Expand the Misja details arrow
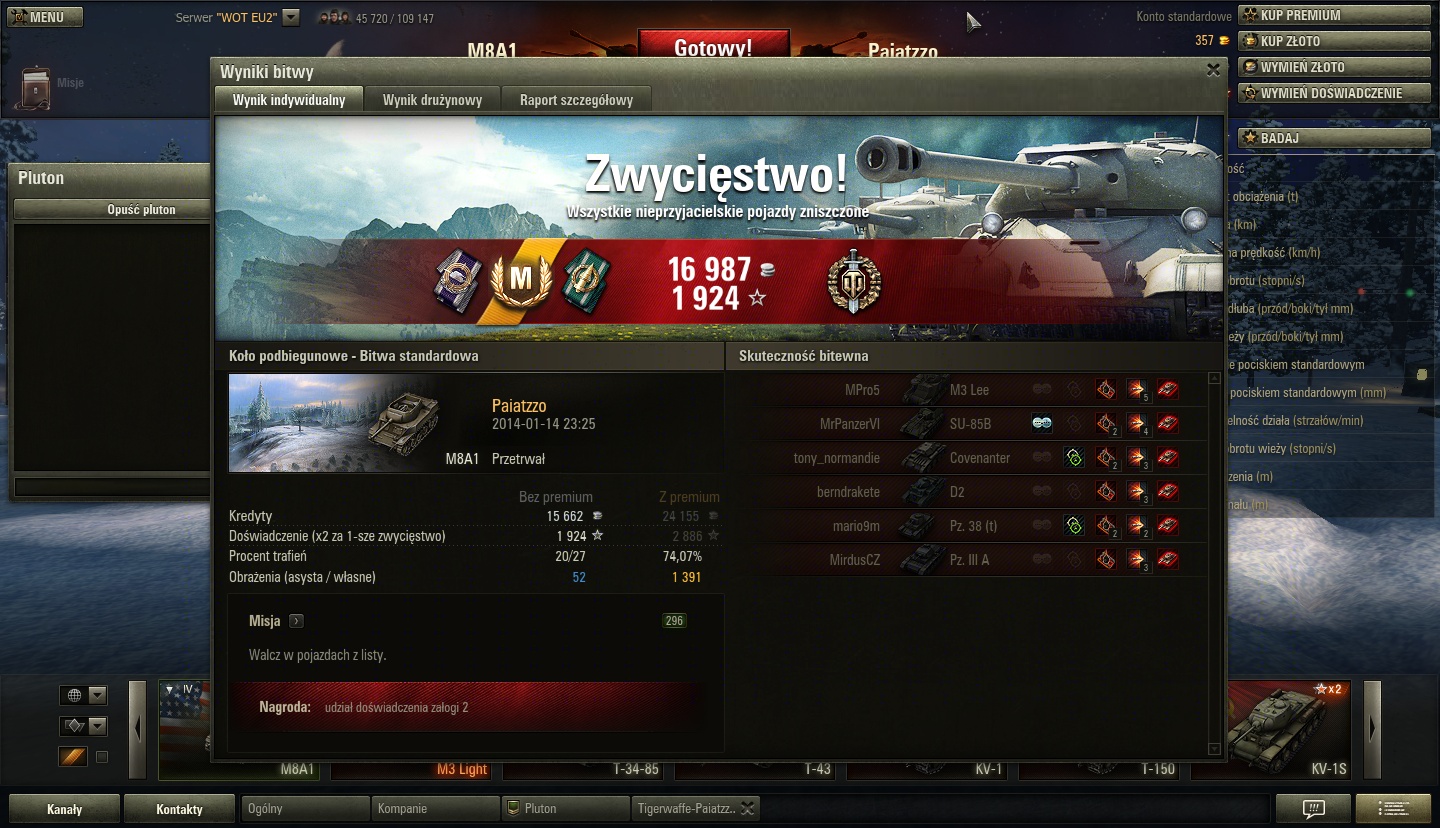 tap(296, 621)
